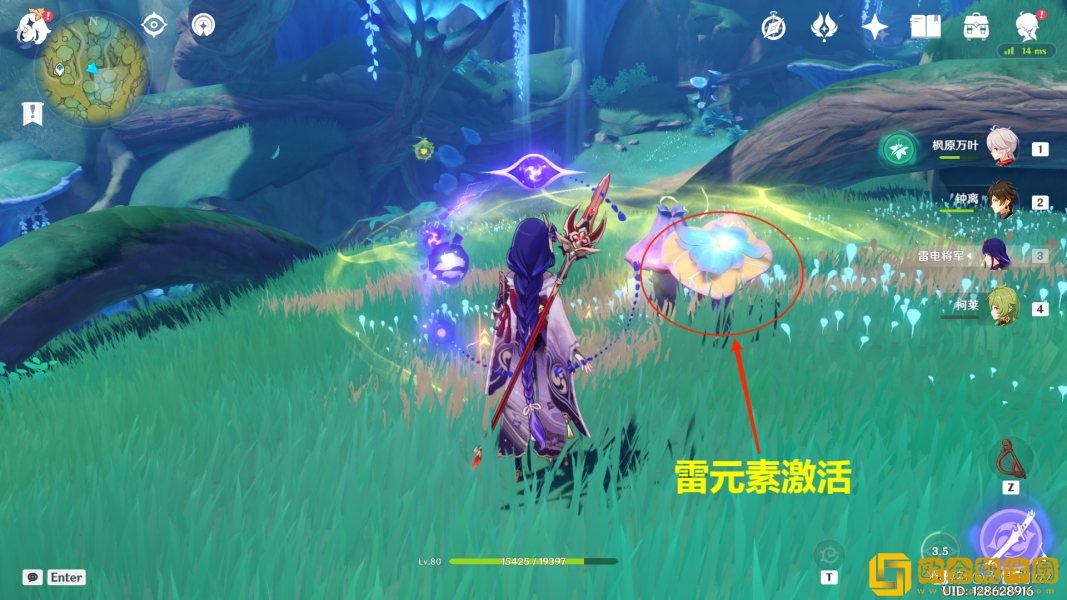Open the Adventurer Handbook book icon

pyautogui.click(x=925, y=27)
